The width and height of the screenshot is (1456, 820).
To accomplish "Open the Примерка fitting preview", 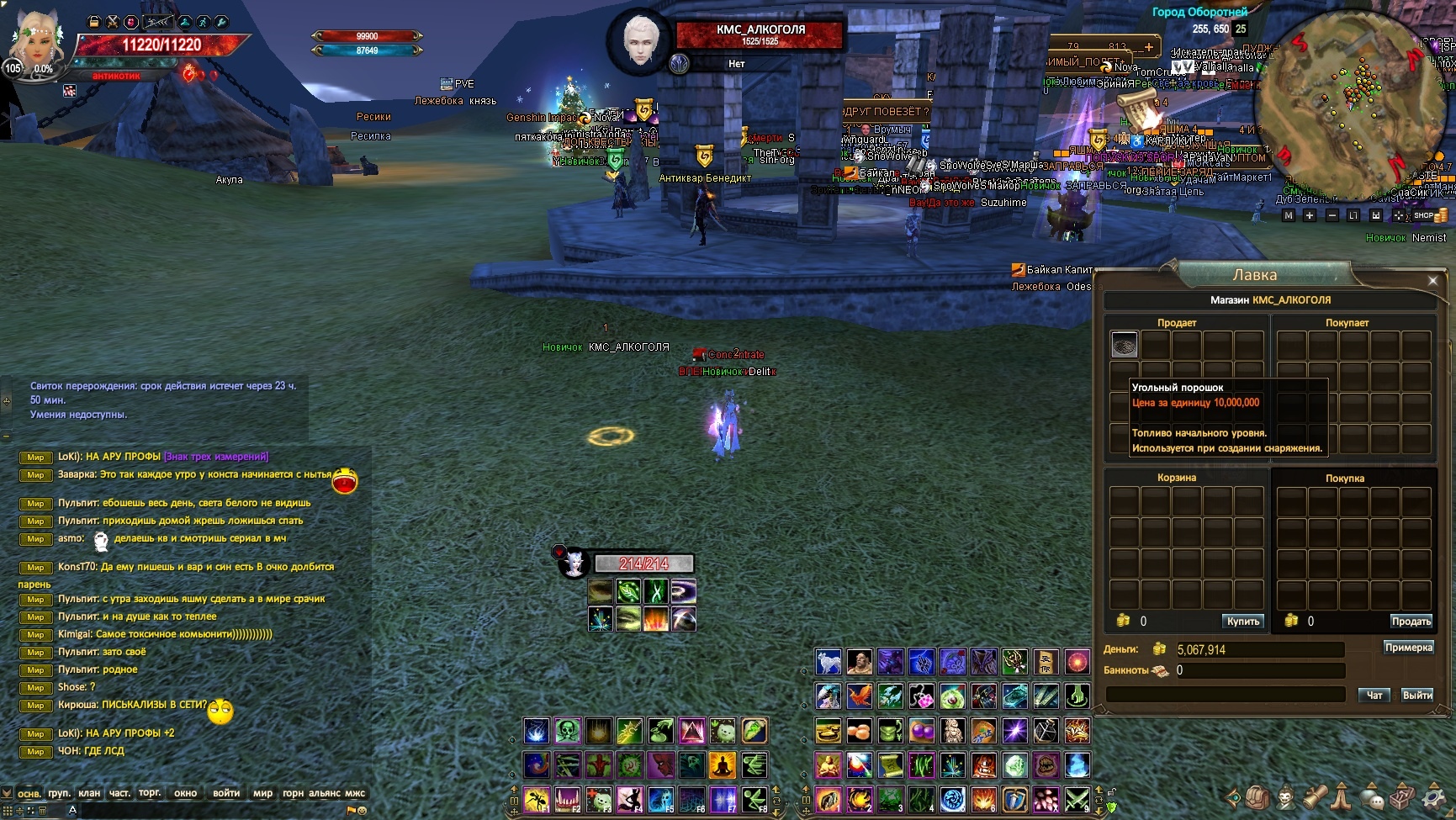I will [1408, 648].
